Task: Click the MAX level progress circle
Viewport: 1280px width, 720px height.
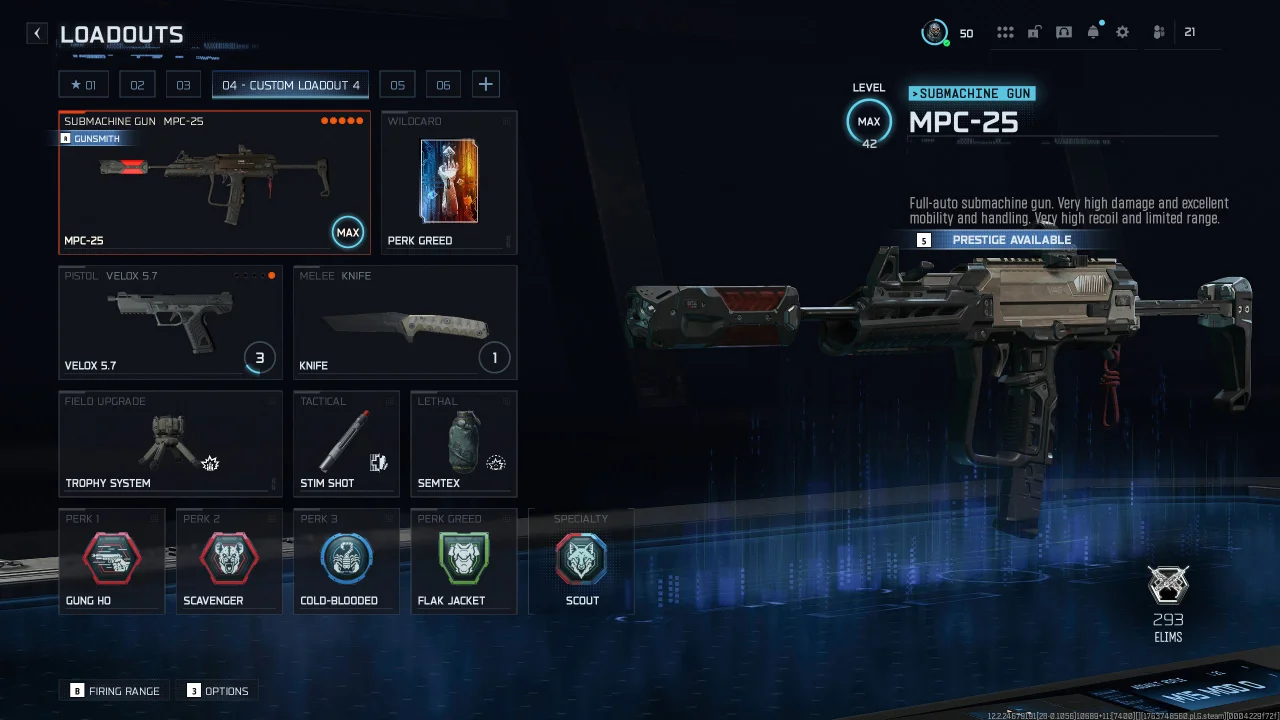Action: 868,121
